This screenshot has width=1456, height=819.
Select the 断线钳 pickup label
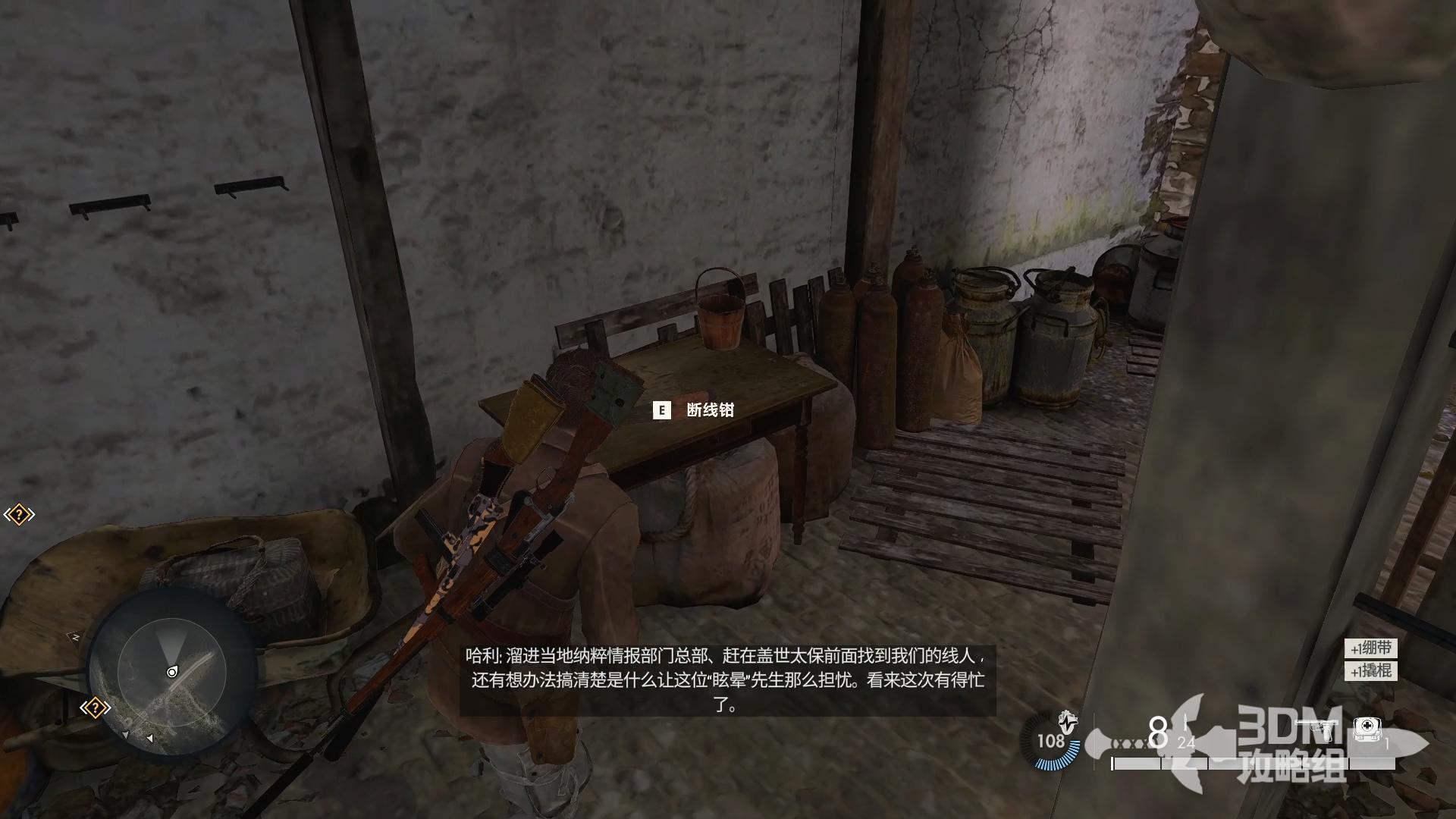point(710,410)
